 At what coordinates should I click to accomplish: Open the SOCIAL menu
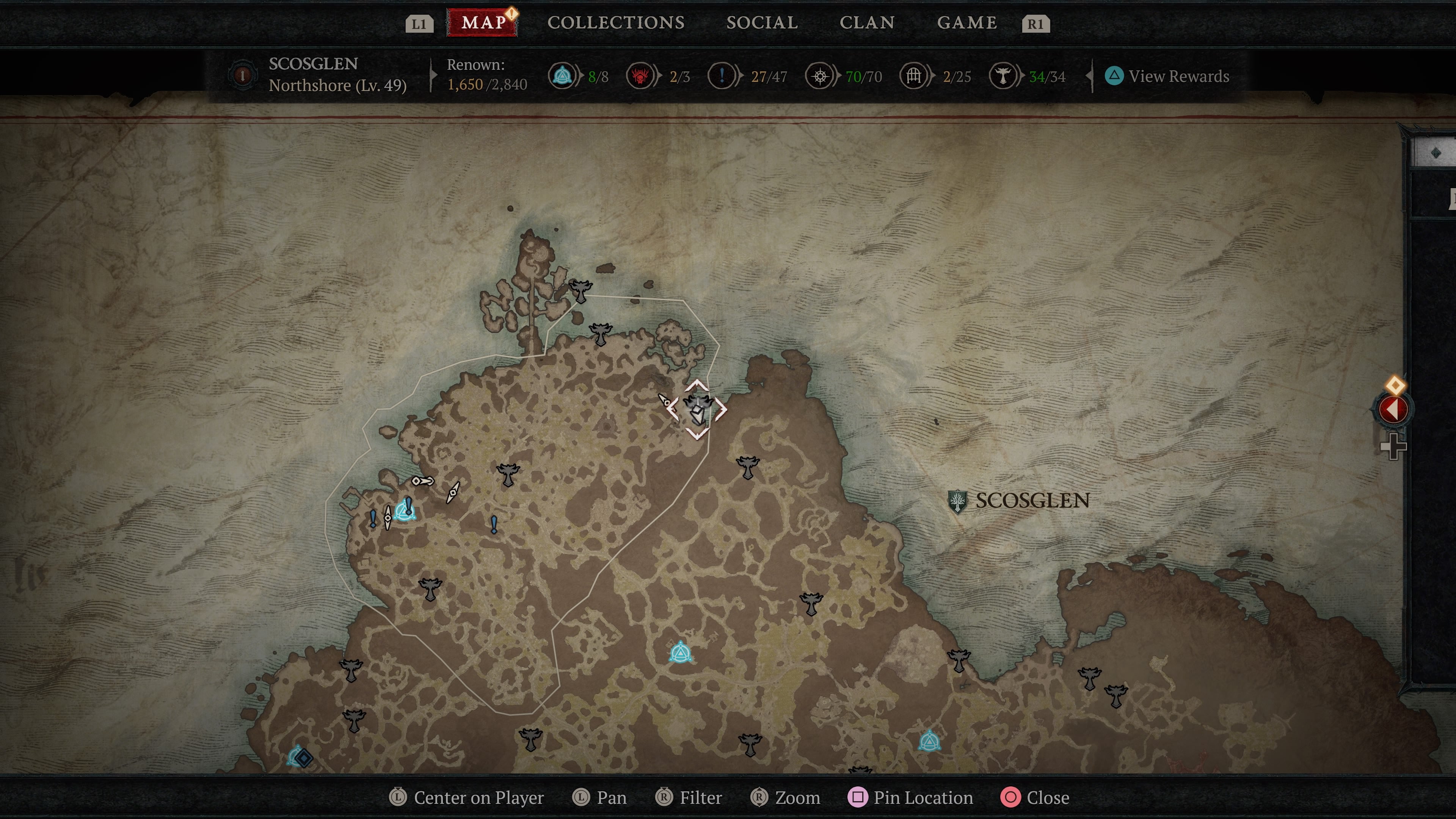762,23
